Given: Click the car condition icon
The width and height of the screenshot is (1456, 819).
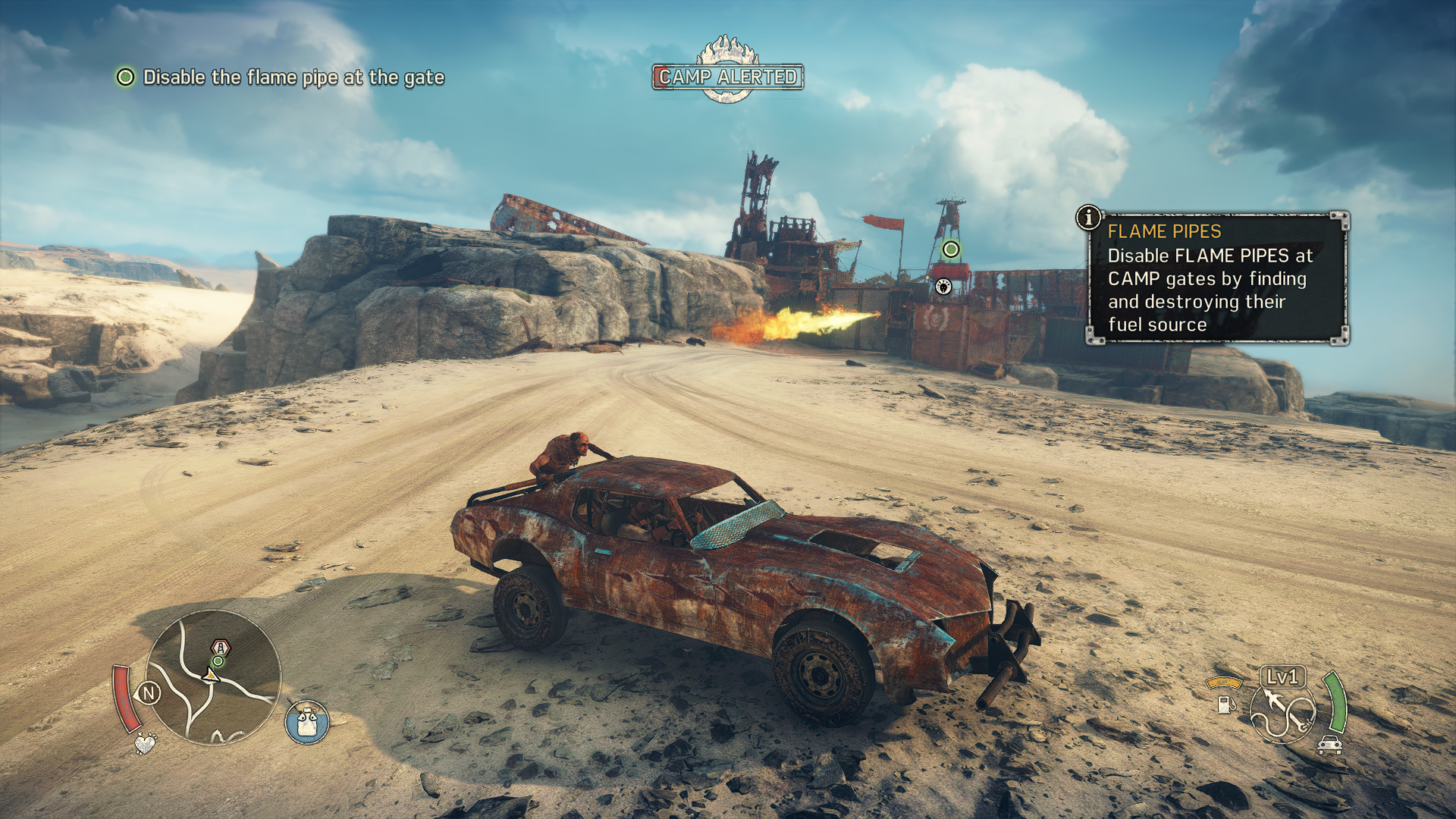Looking at the screenshot, I should click(1330, 745).
